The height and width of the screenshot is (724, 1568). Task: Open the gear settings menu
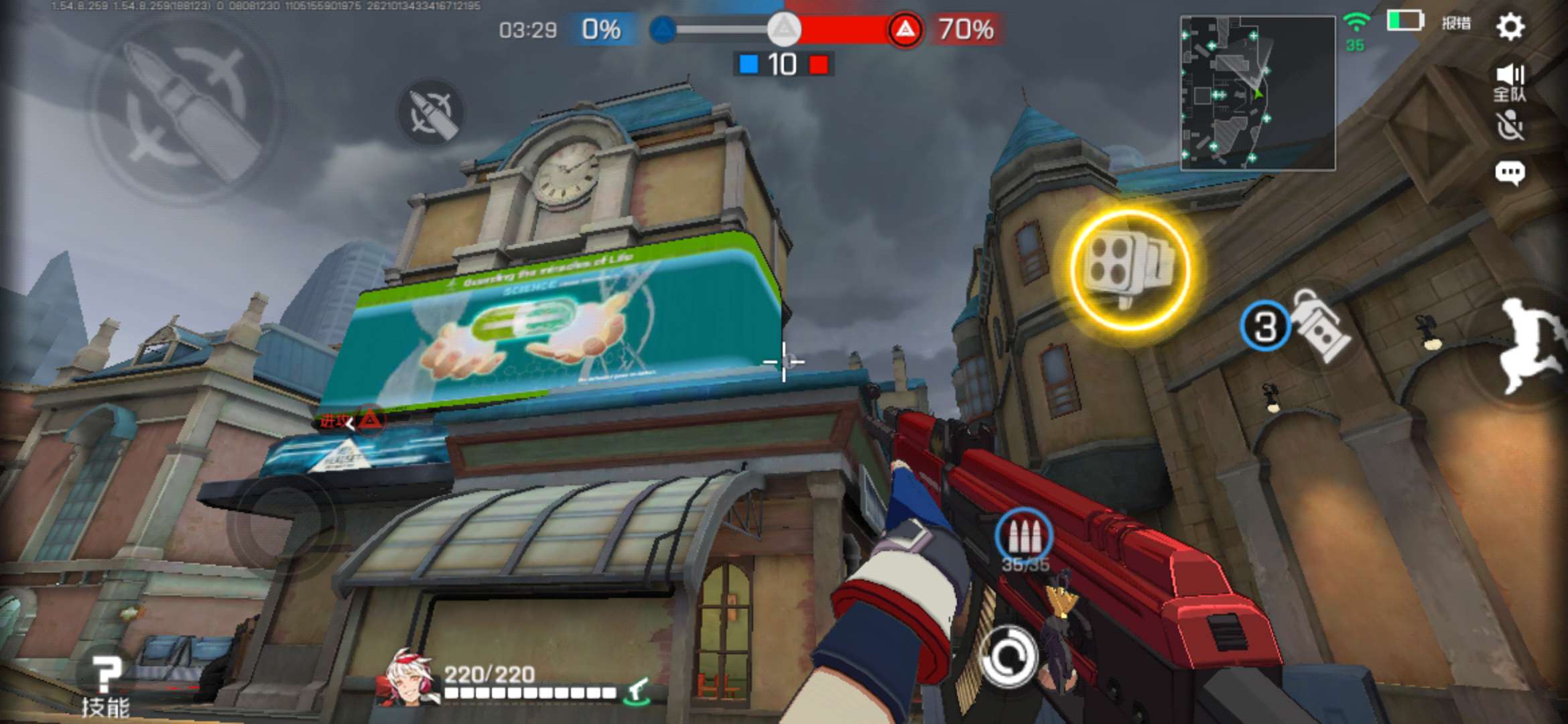1510,27
